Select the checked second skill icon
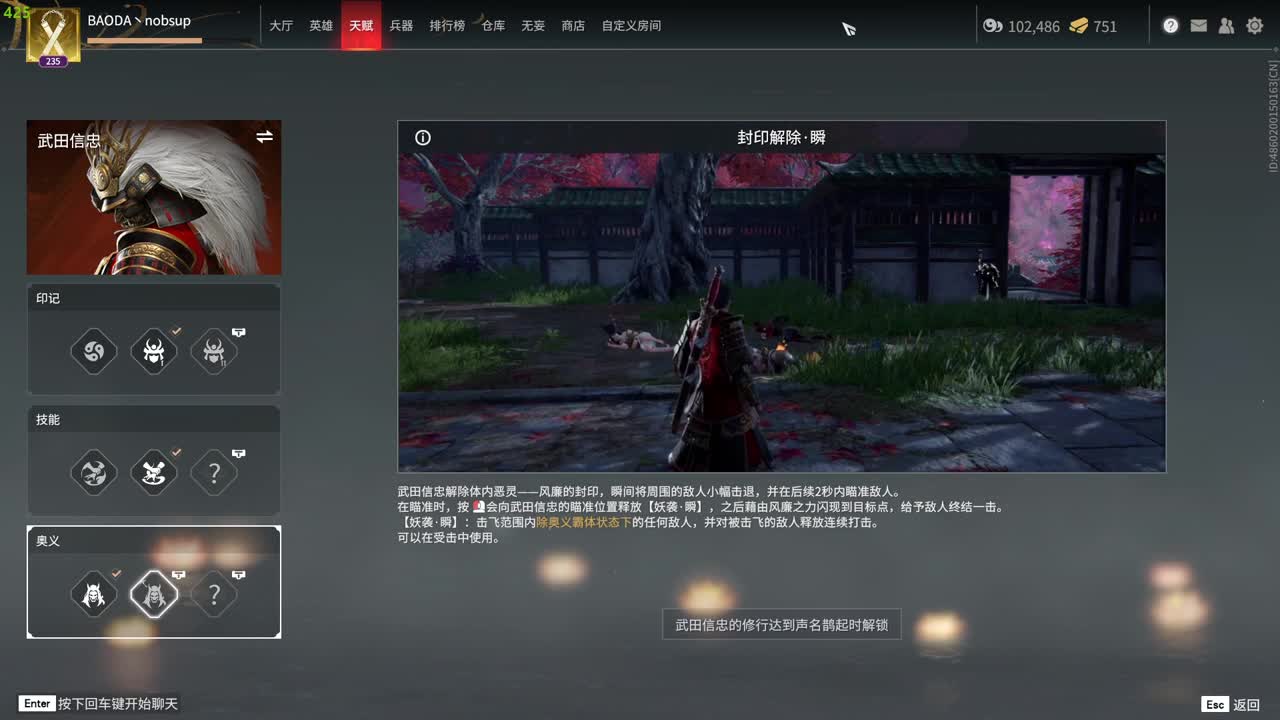 pyautogui.click(x=154, y=473)
